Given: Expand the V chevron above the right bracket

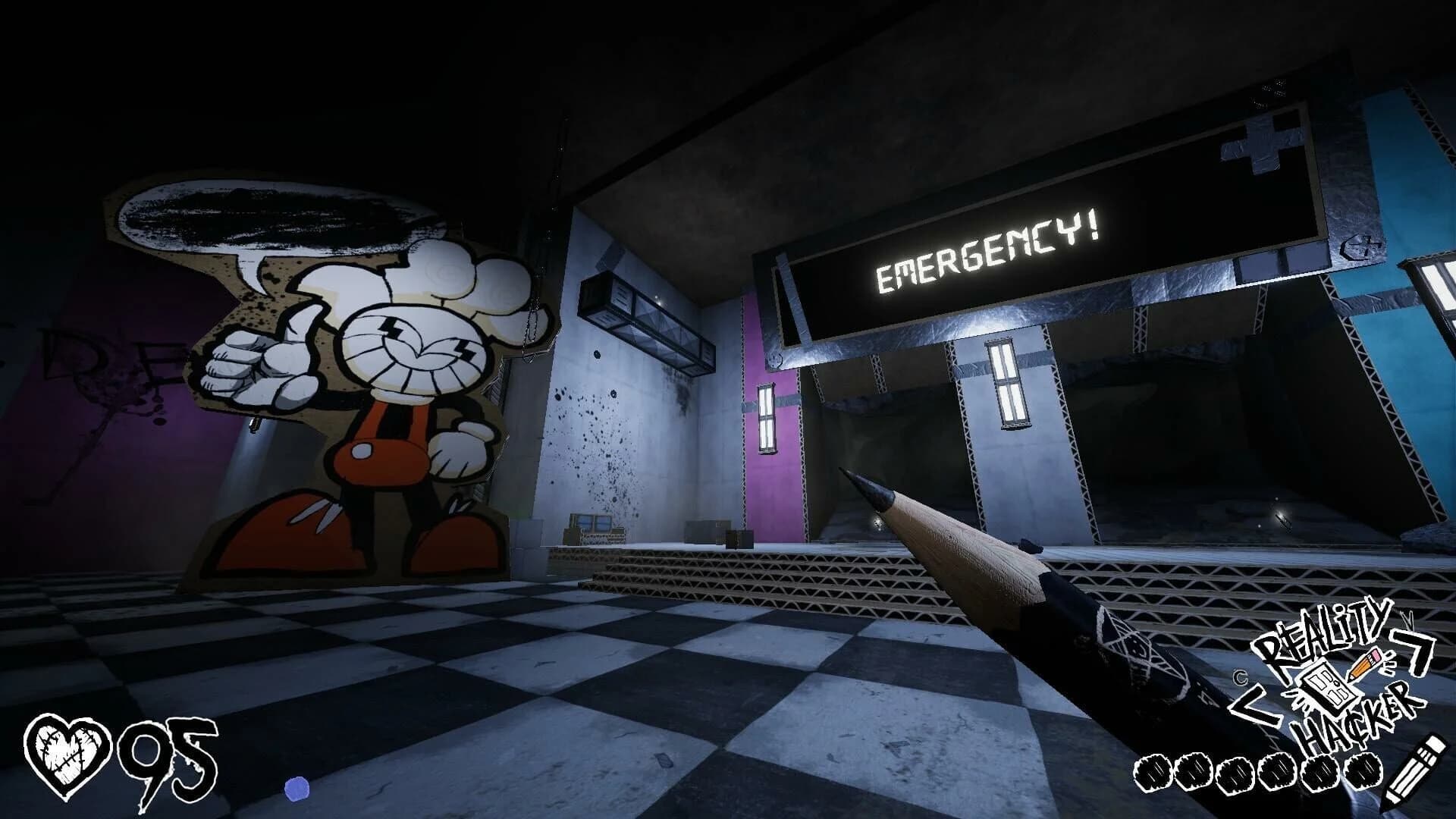Looking at the screenshot, I should coord(1408,617).
